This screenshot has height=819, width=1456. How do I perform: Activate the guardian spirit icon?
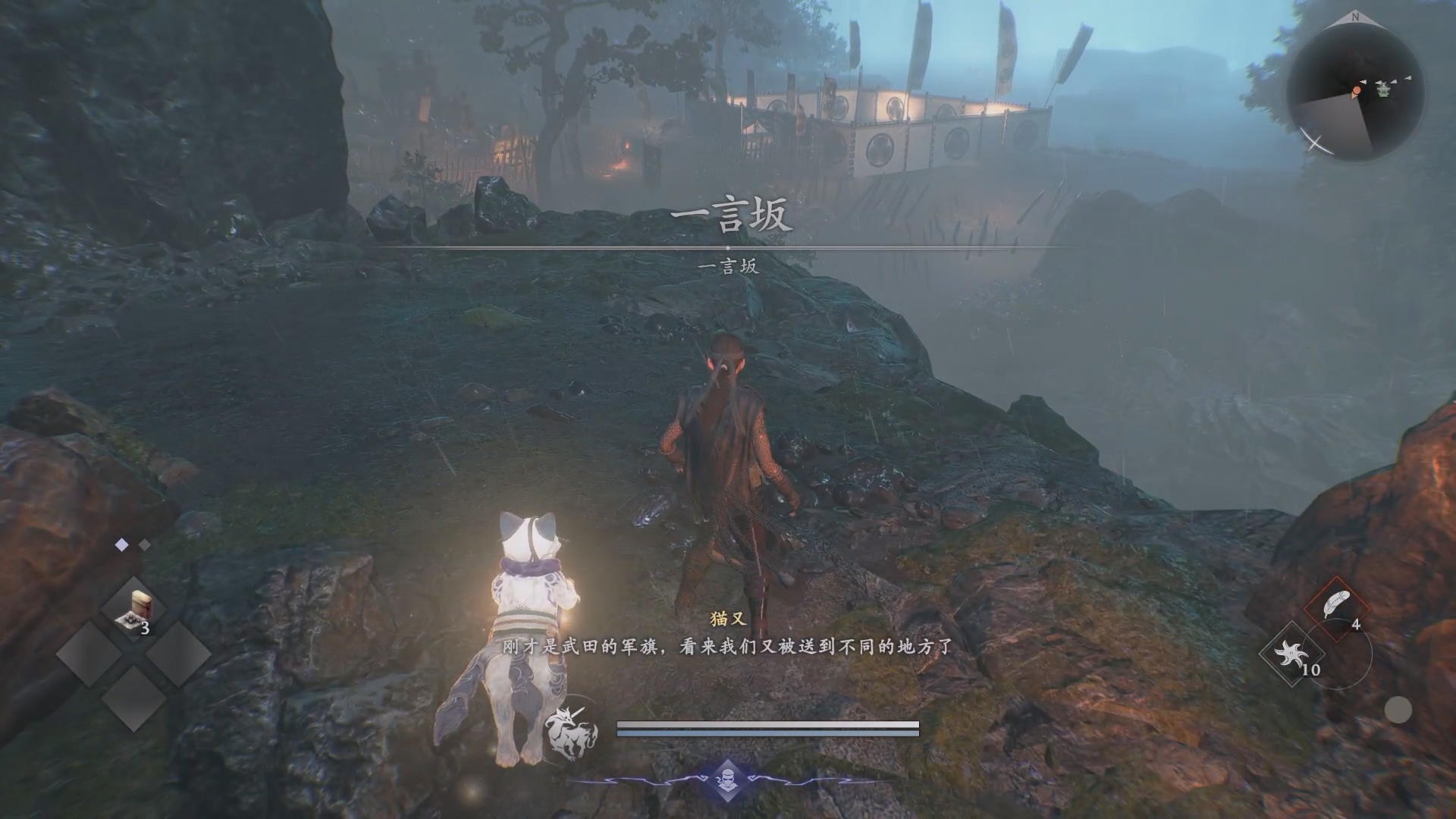point(570,733)
